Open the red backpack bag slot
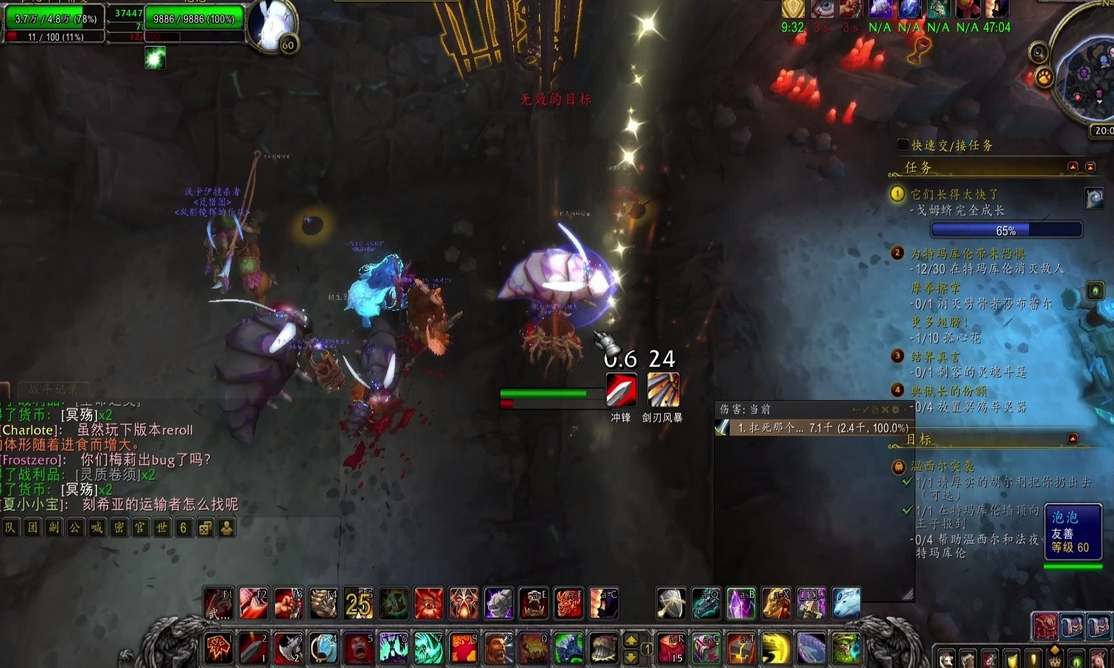 [1045, 626]
